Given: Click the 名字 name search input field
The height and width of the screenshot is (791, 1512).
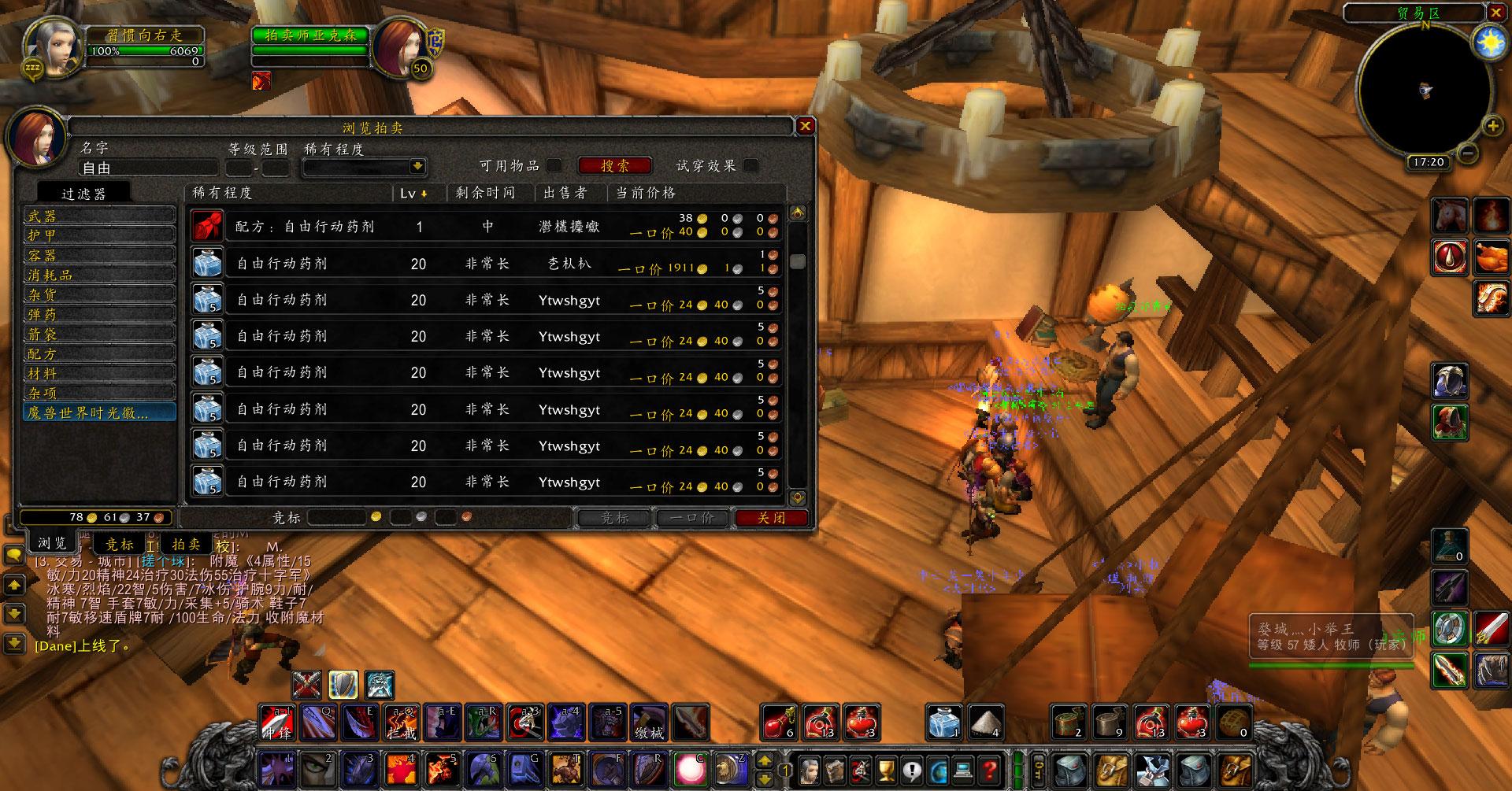Looking at the screenshot, I should (148, 168).
